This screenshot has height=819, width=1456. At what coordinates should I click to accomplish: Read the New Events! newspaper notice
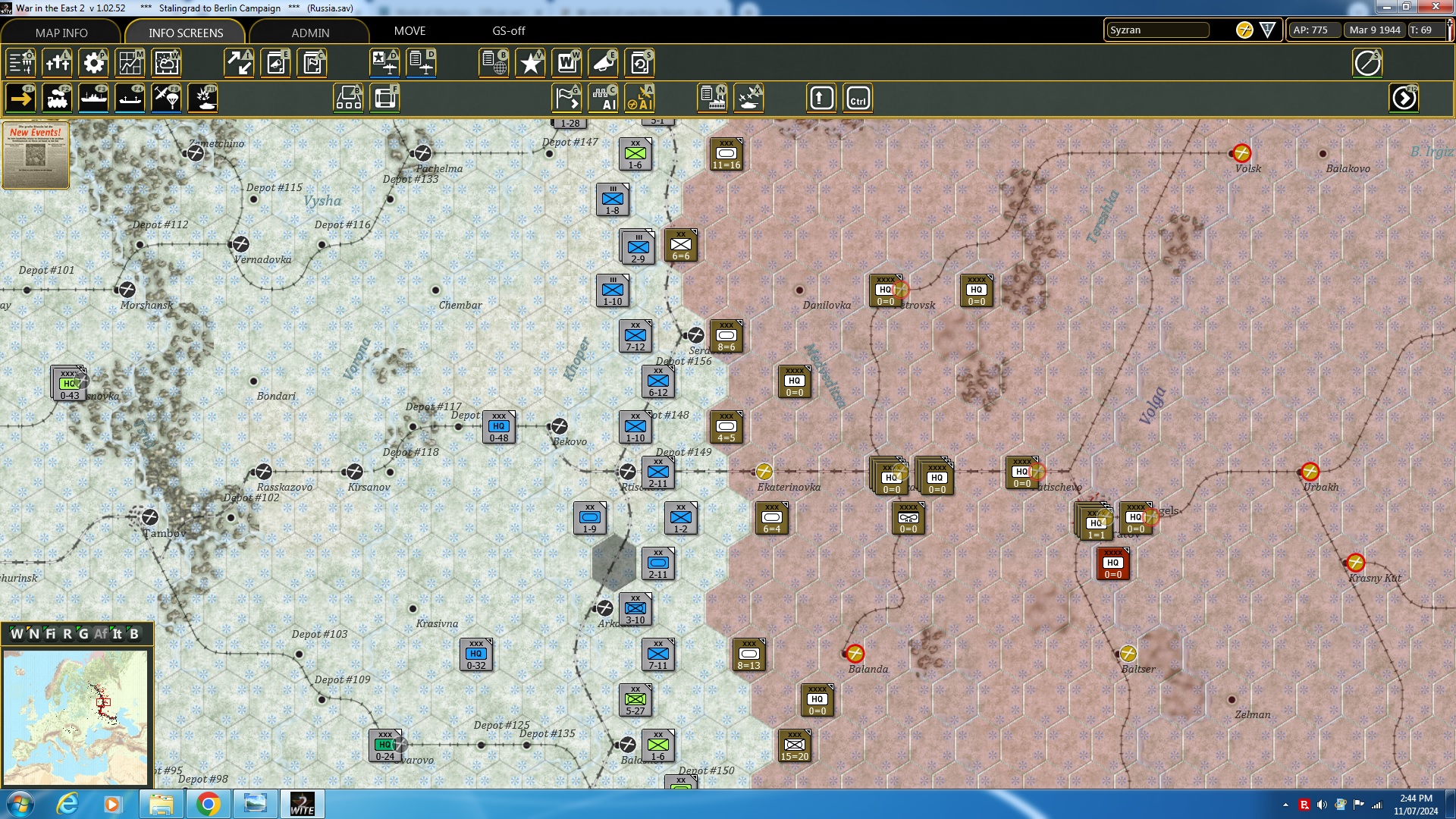coord(35,155)
